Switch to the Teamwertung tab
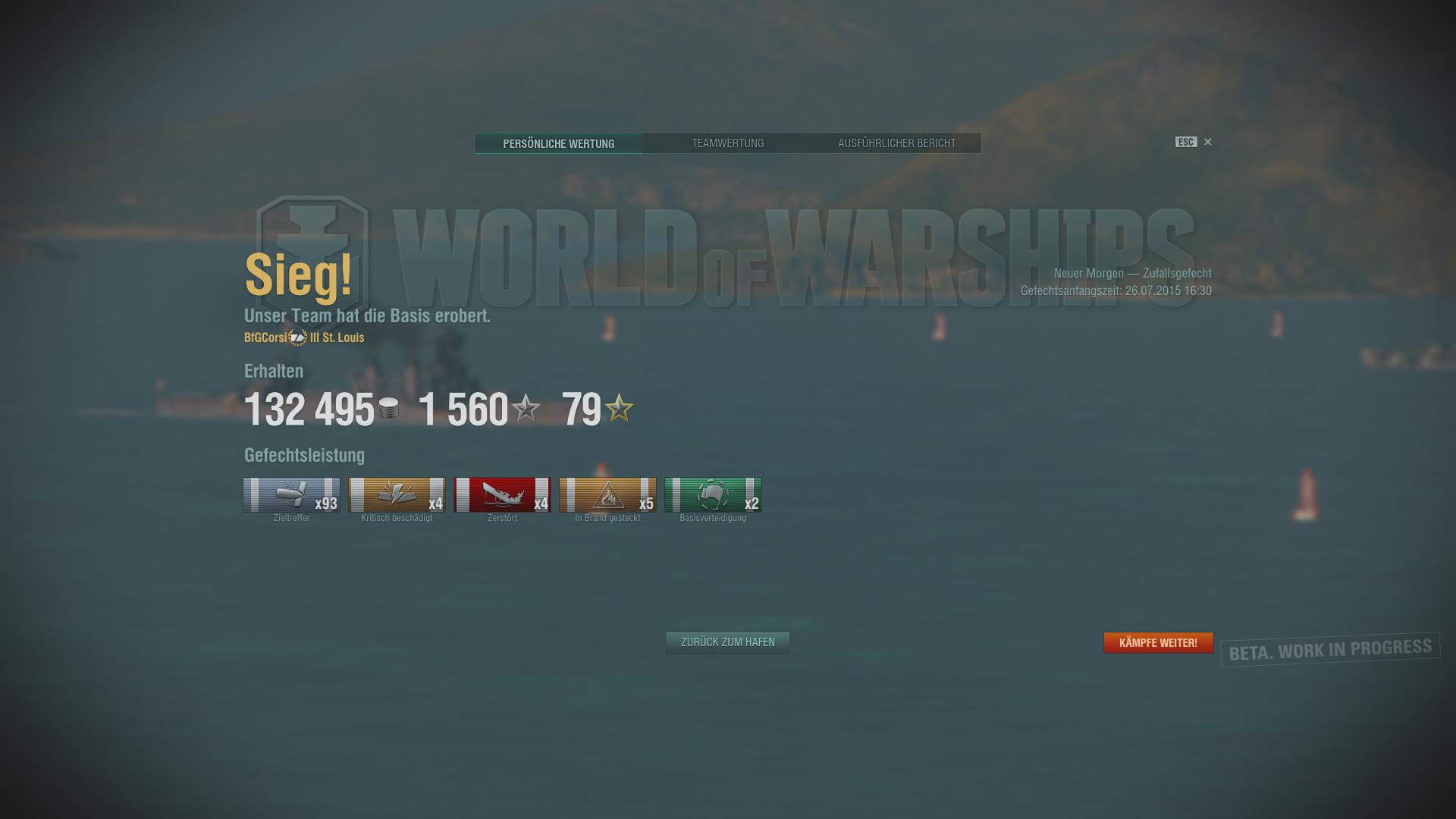1456x819 pixels. [727, 143]
